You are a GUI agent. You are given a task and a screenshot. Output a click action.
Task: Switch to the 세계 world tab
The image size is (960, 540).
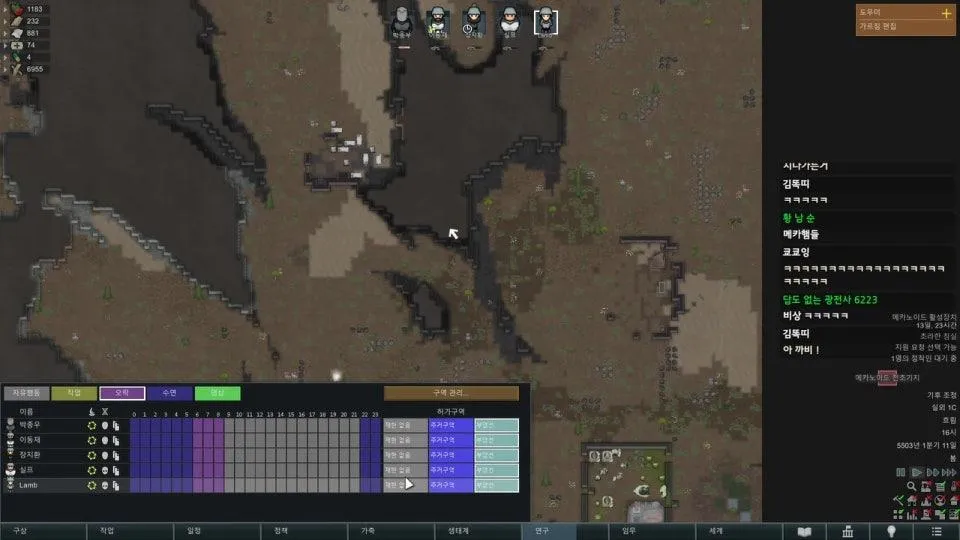[x=716, y=531]
